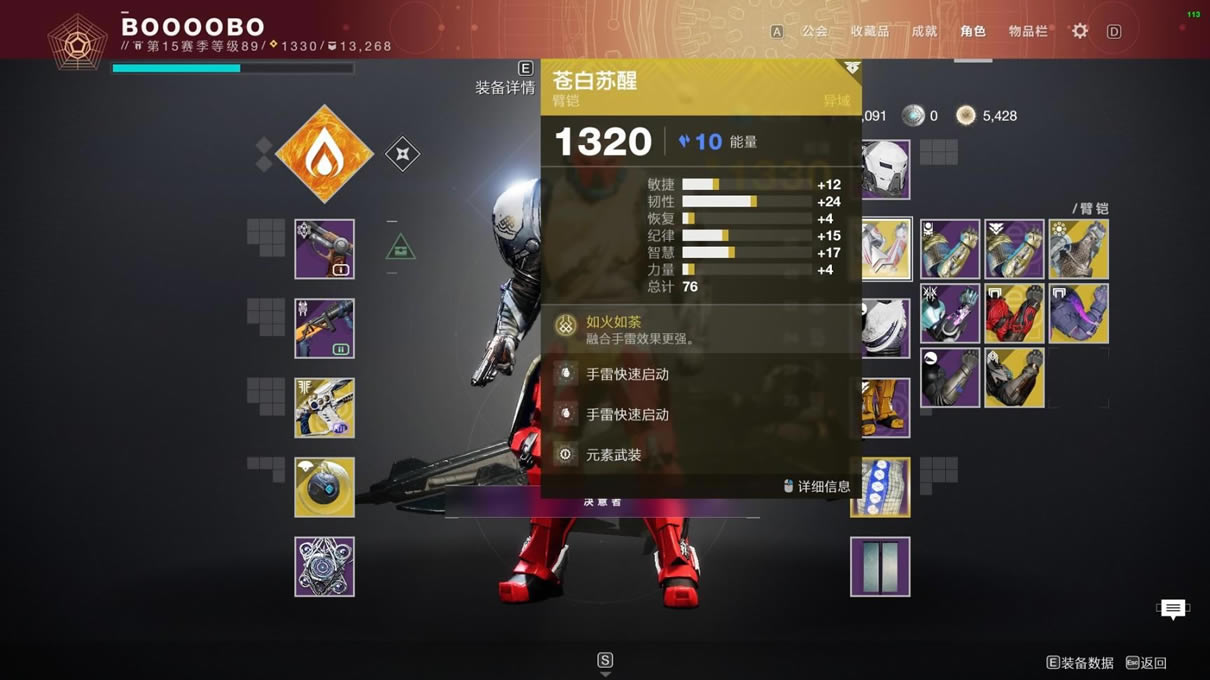The width and height of the screenshot is (1210, 680).
Task: Pick the red gauntlets in inventory
Action: coord(1014,314)
